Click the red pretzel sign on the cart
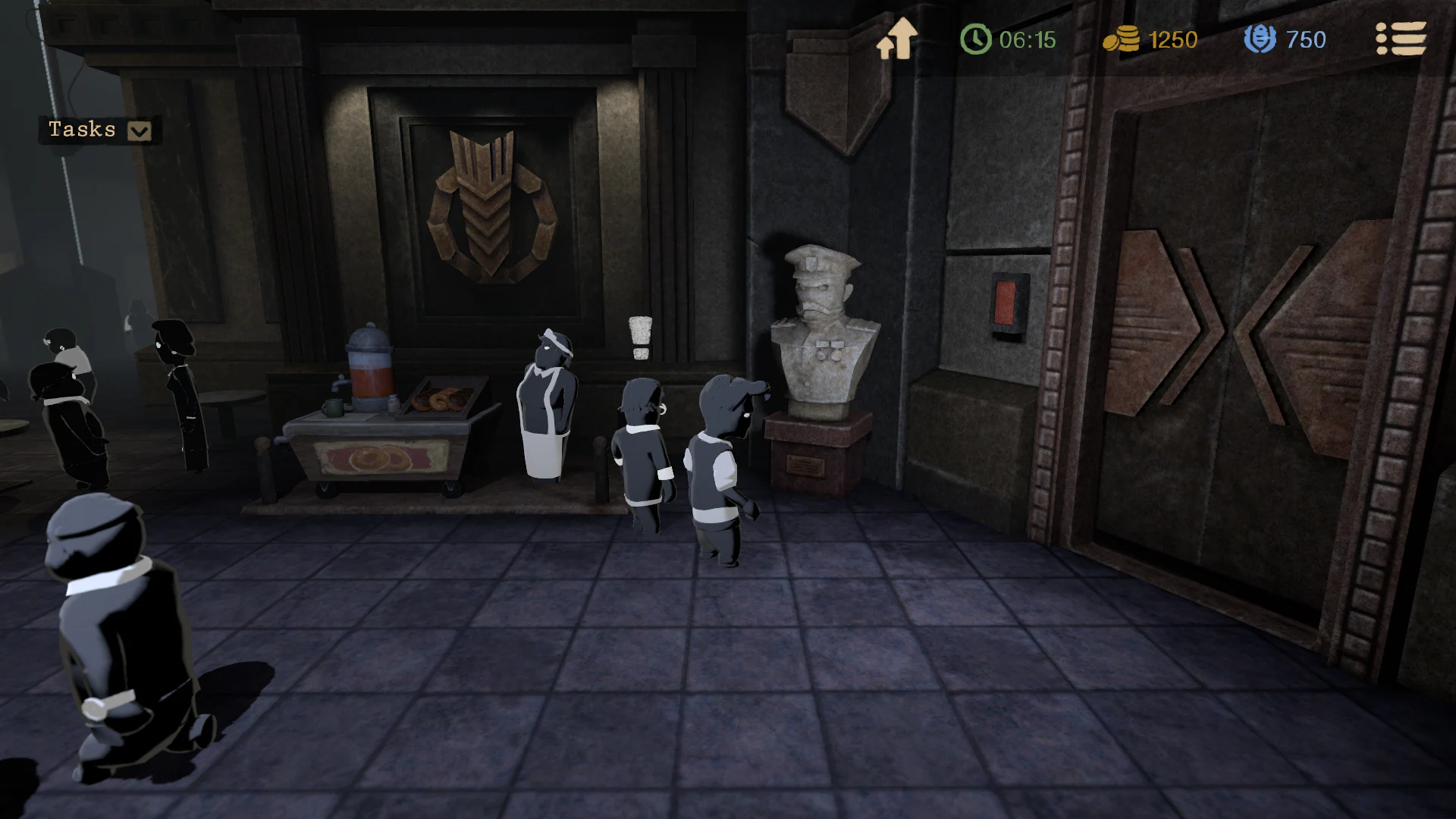This screenshot has height=819, width=1456. pyautogui.click(x=378, y=455)
